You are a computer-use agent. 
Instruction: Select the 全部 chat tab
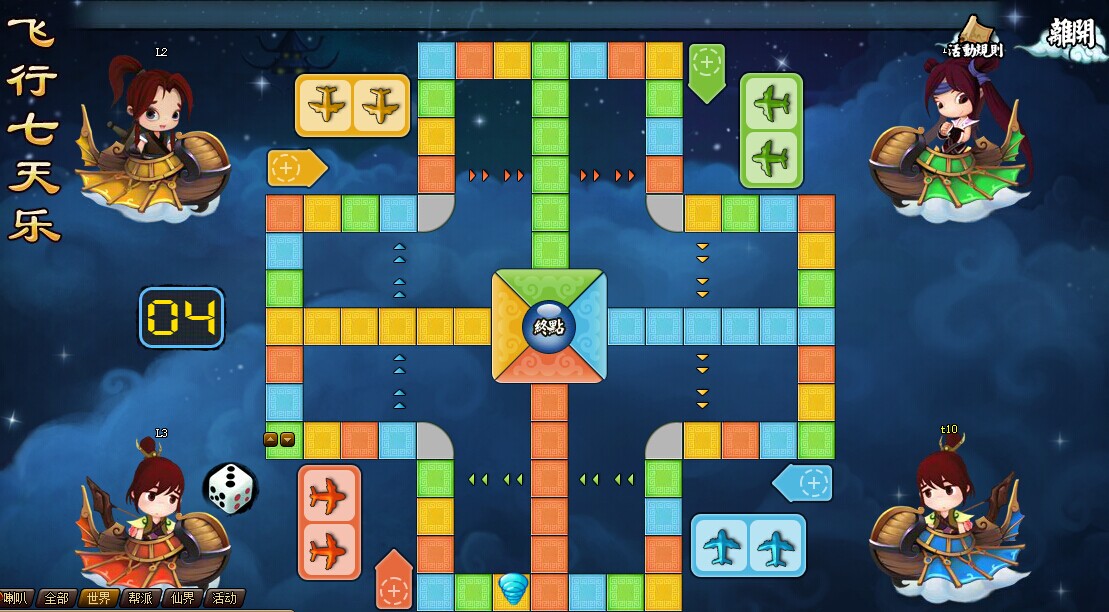coord(57,598)
